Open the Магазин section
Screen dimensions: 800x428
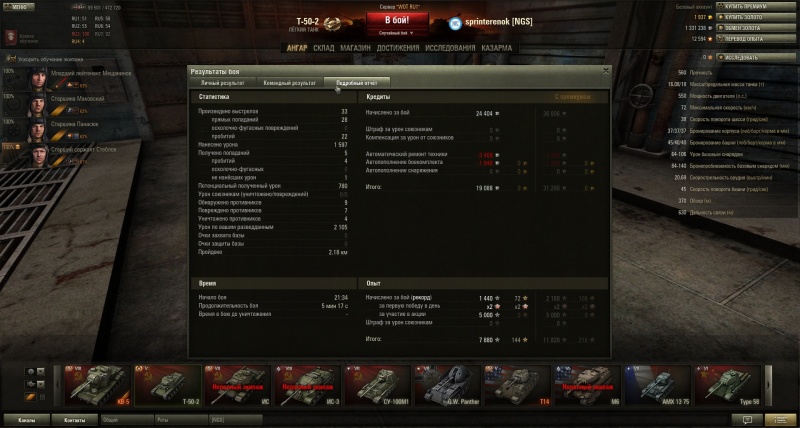pyautogui.click(x=355, y=46)
